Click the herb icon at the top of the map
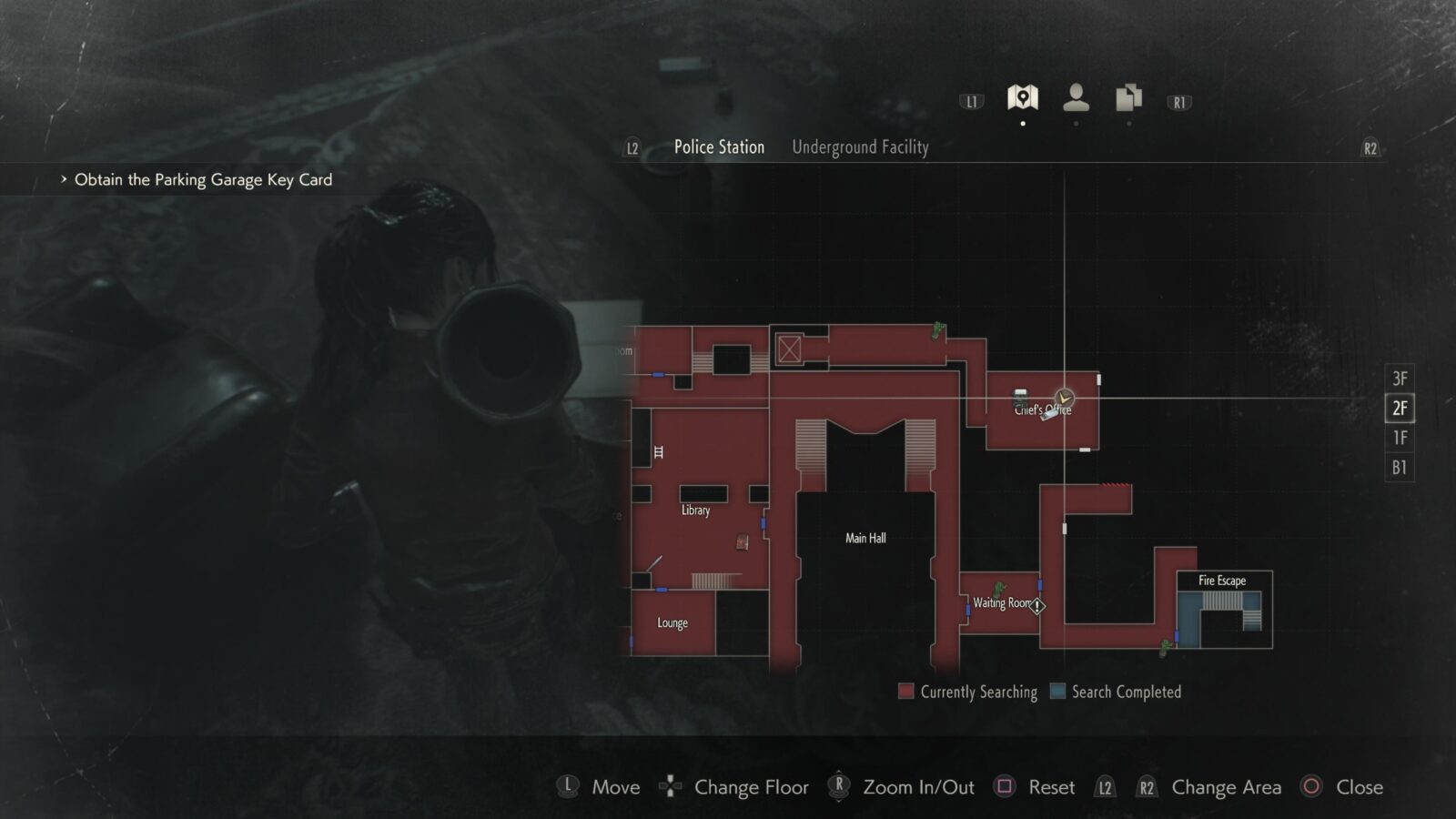 tap(935, 331)
